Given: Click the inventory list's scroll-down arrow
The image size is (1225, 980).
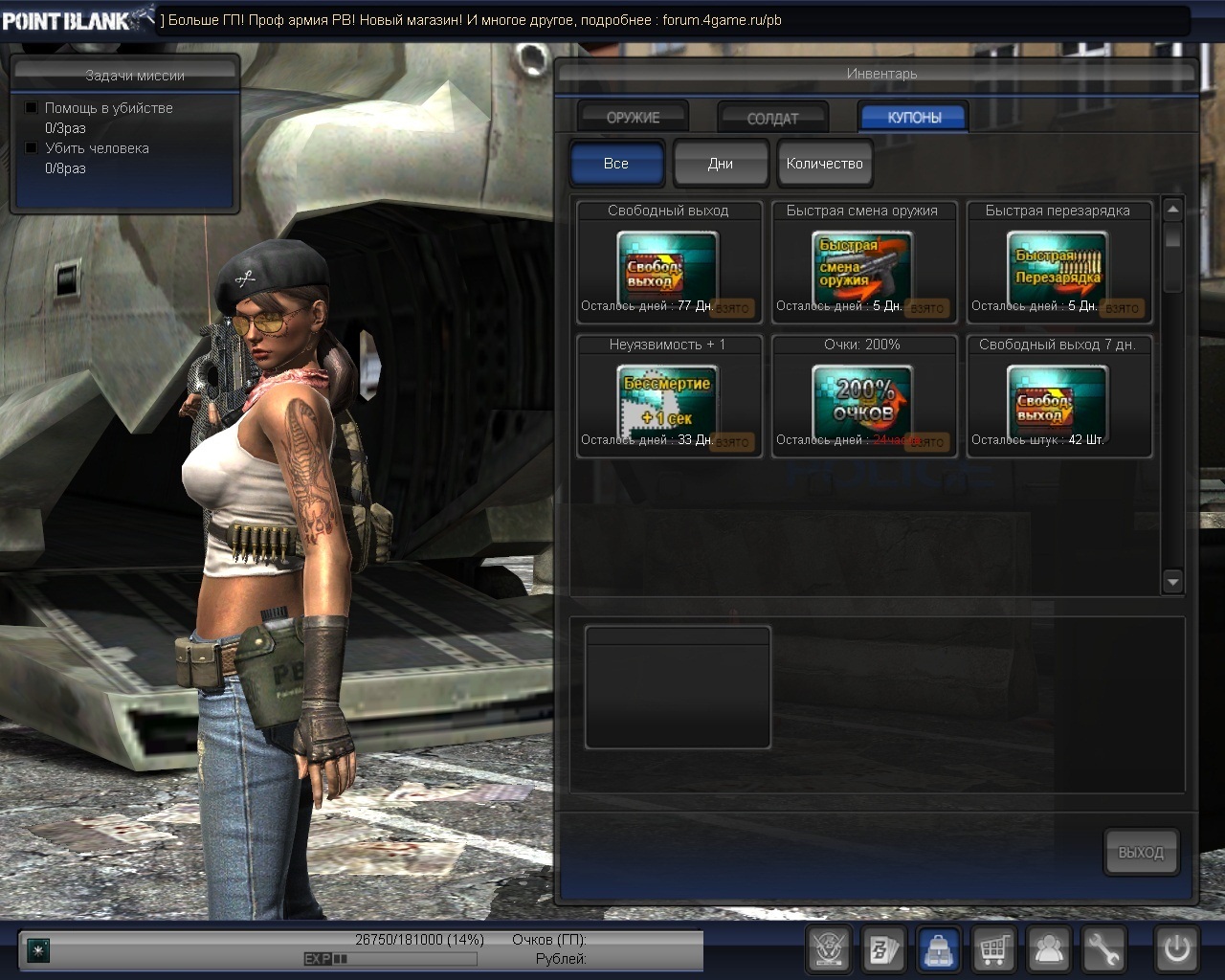Looking at the screenshot, I should point(1172,581).
